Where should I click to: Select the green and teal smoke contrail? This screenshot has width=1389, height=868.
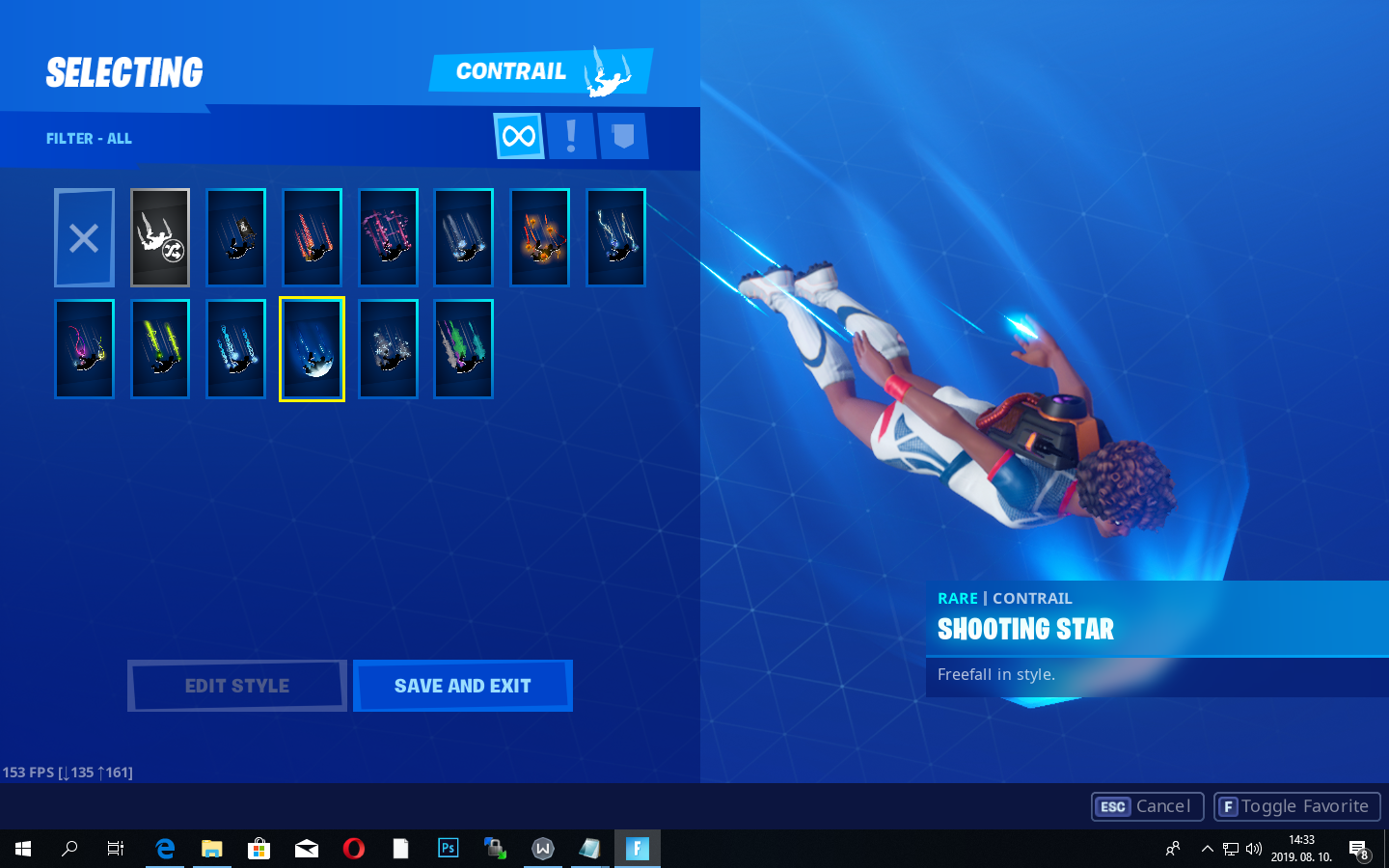464,348
